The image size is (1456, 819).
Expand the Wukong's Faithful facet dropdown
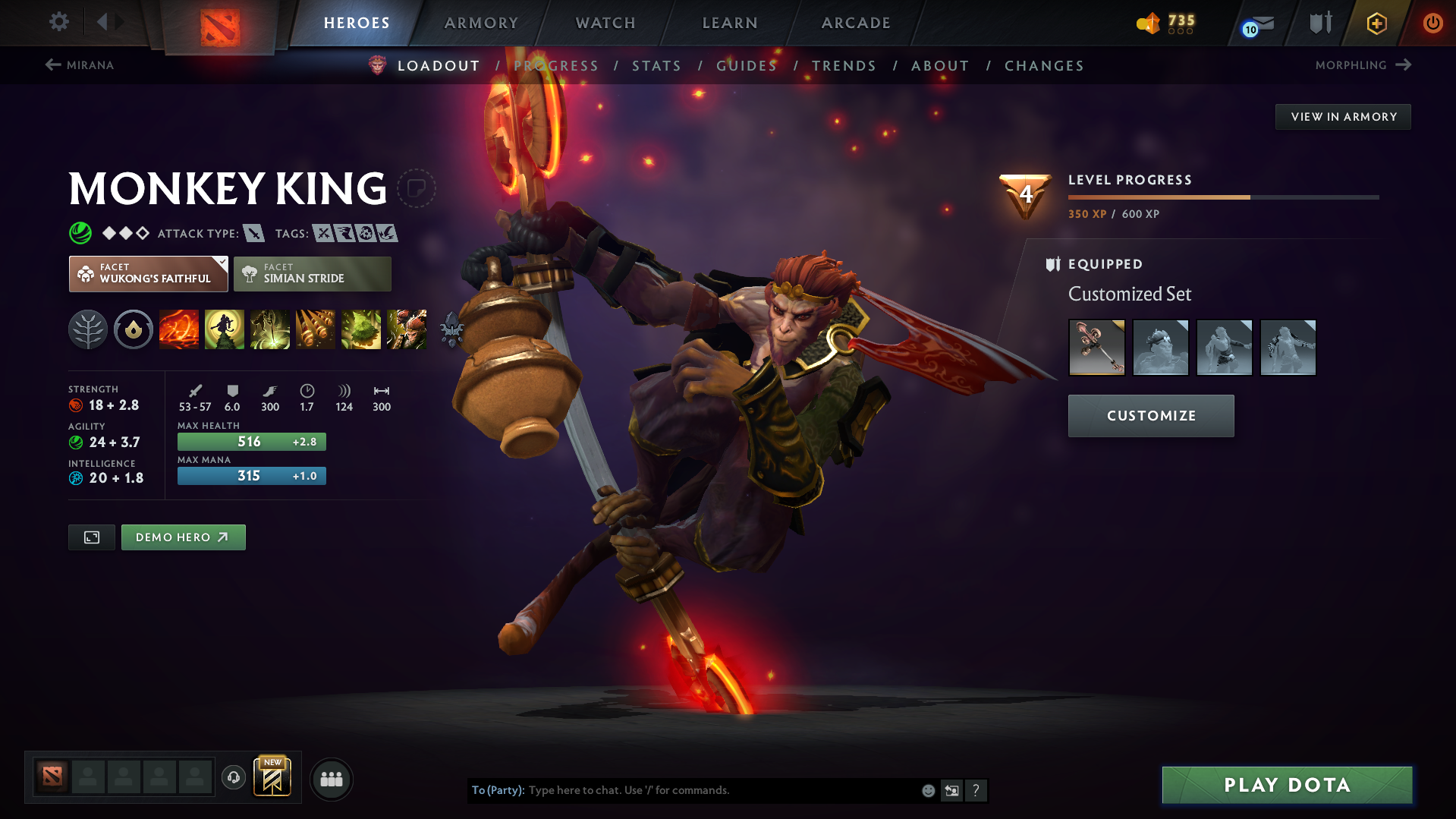pyautogui.click(x=221, y=263)
